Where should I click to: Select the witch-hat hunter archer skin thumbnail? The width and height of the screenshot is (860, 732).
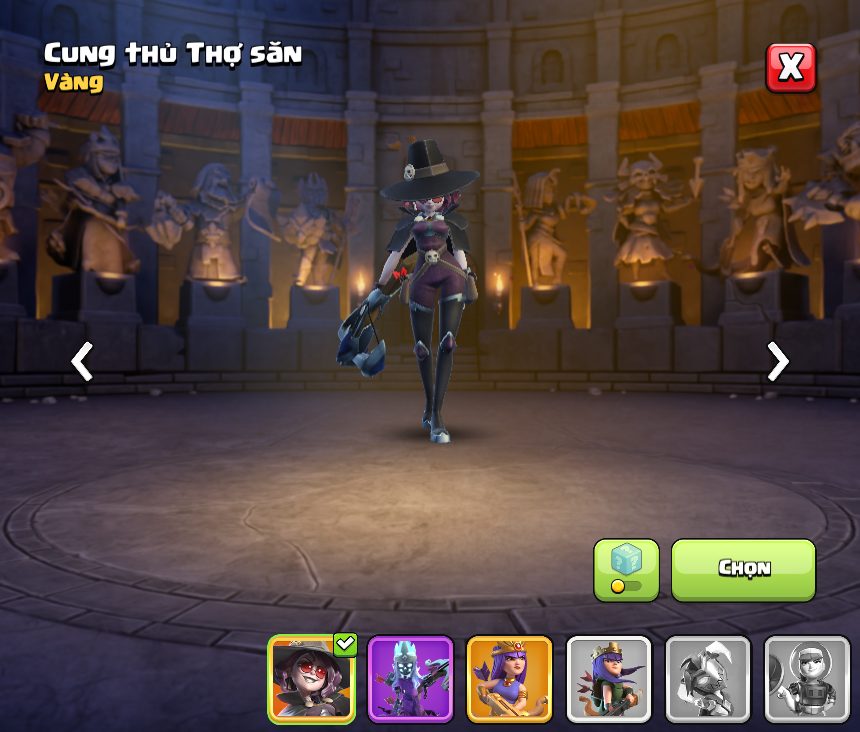tap(312, 679)
